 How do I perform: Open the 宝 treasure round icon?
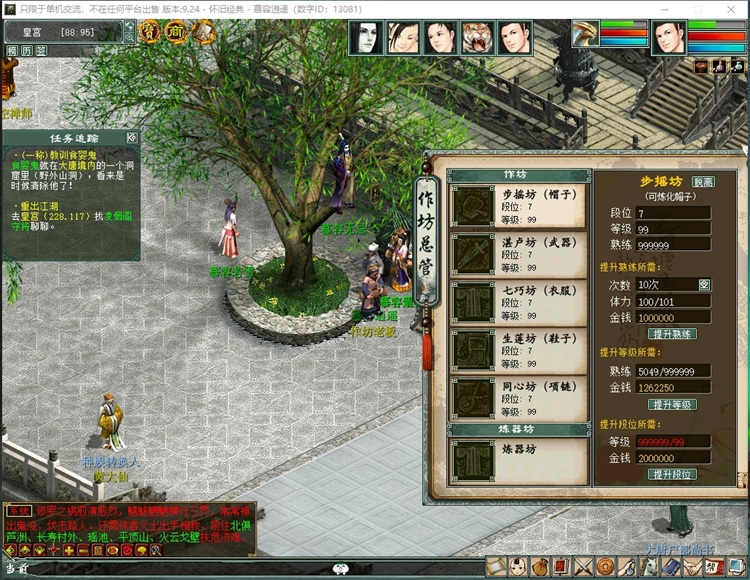pos(150,33)
